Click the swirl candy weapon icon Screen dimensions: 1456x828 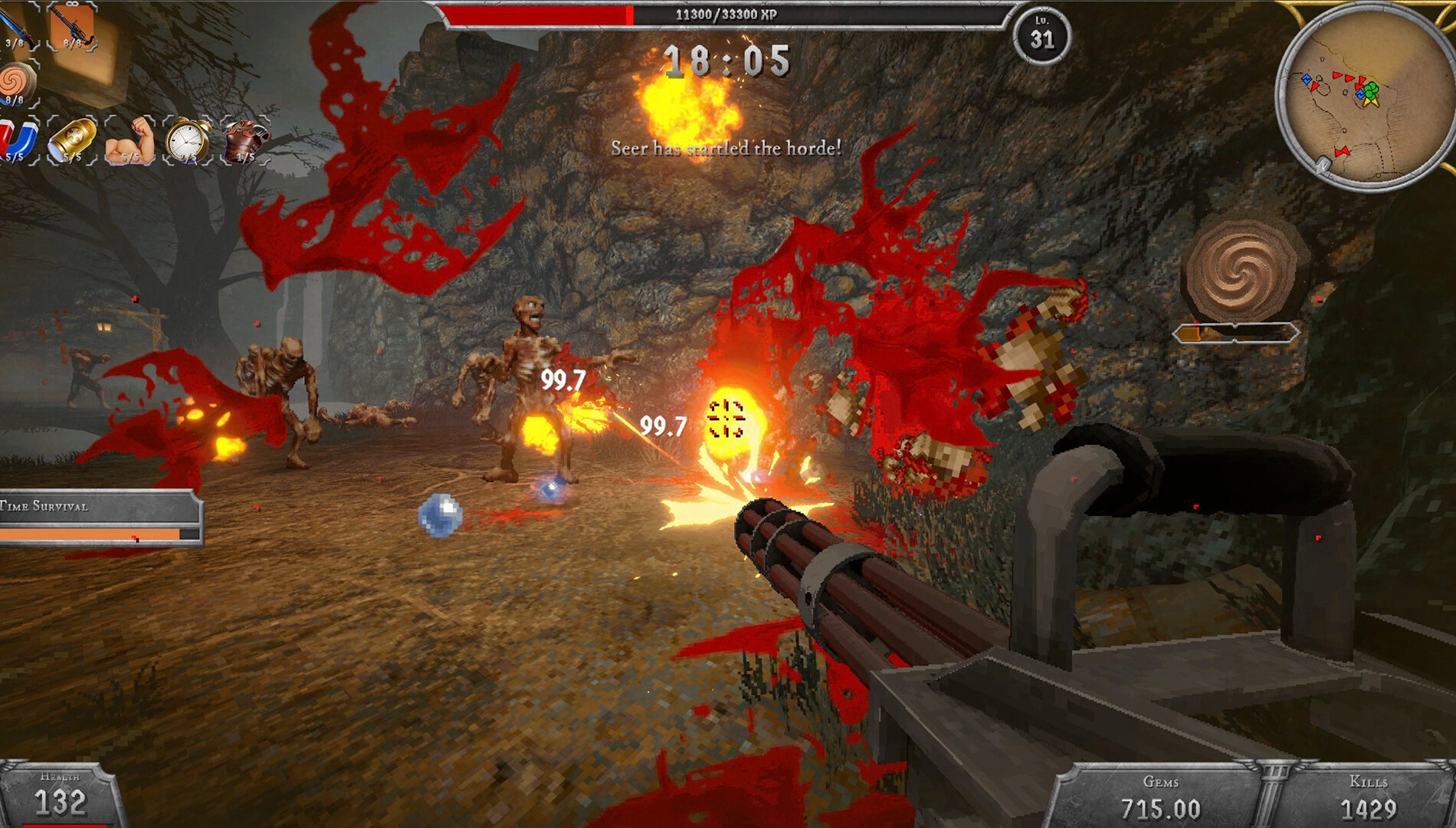tap(17, 80)
